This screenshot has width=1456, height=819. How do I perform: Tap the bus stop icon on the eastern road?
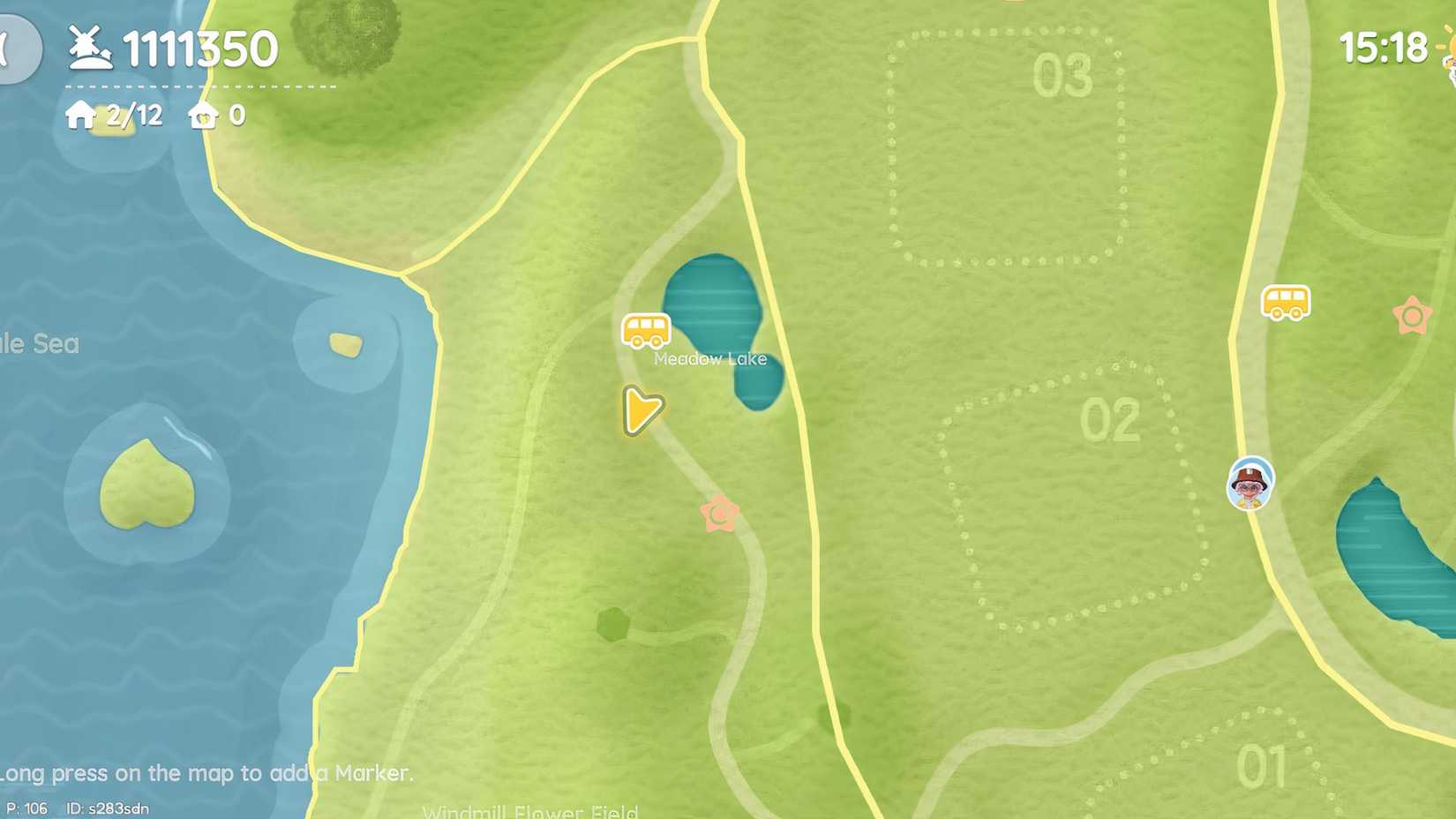(x=1285, y=301)
